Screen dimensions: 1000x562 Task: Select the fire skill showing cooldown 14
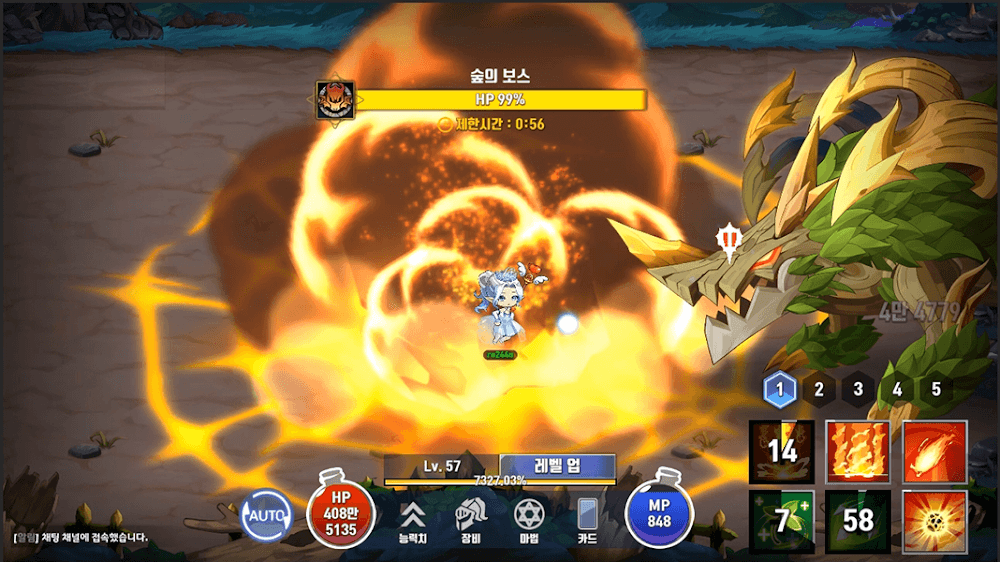coord(781,452)
